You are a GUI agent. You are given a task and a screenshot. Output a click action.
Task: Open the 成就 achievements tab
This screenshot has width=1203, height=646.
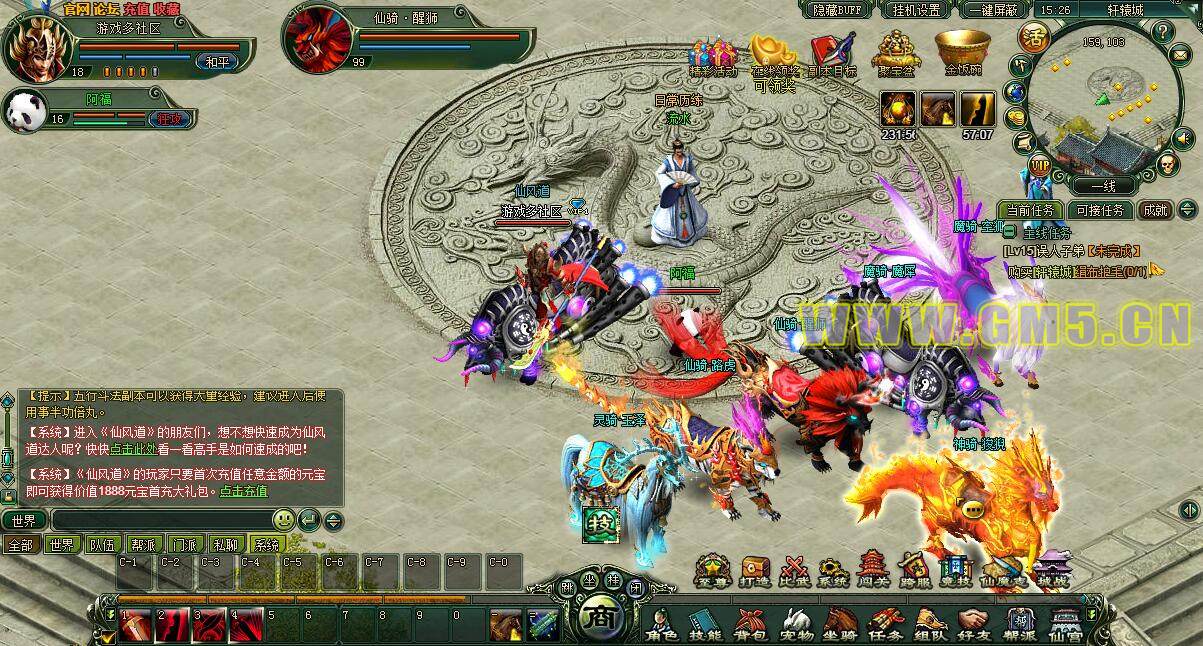(x=1156, y=210)
